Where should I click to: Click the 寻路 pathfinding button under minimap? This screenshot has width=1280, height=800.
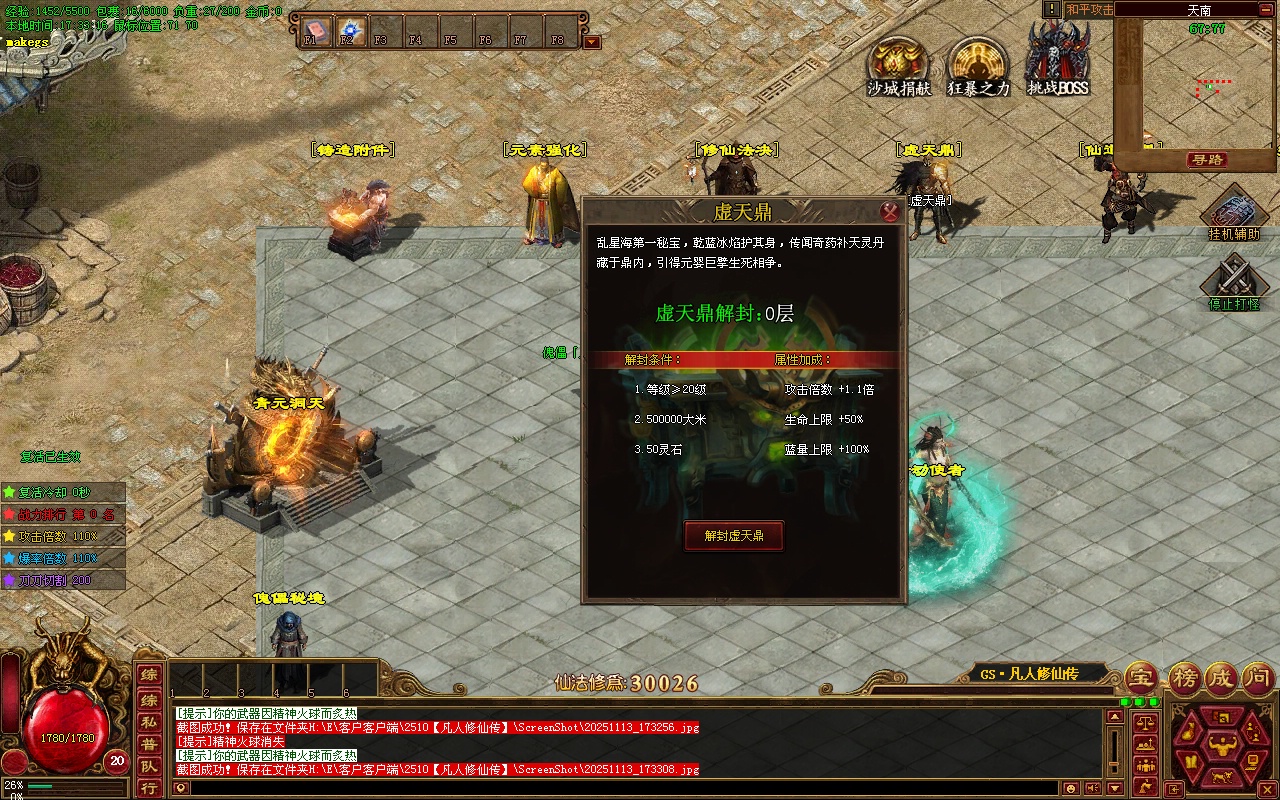tap(1207, 160)
